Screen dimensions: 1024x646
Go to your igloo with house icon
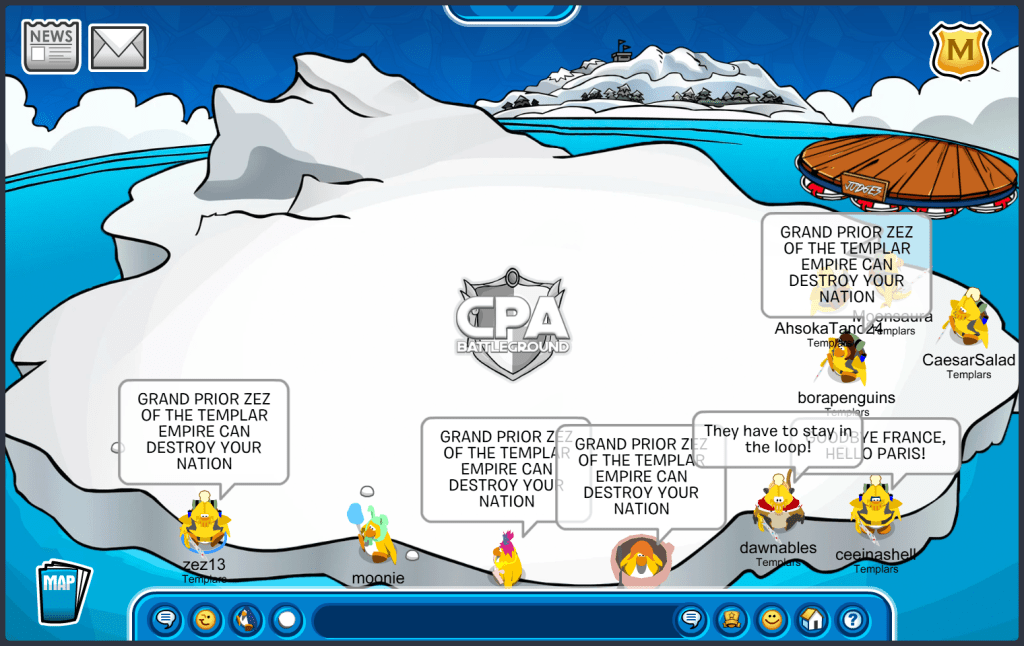[x=812, y=621]
